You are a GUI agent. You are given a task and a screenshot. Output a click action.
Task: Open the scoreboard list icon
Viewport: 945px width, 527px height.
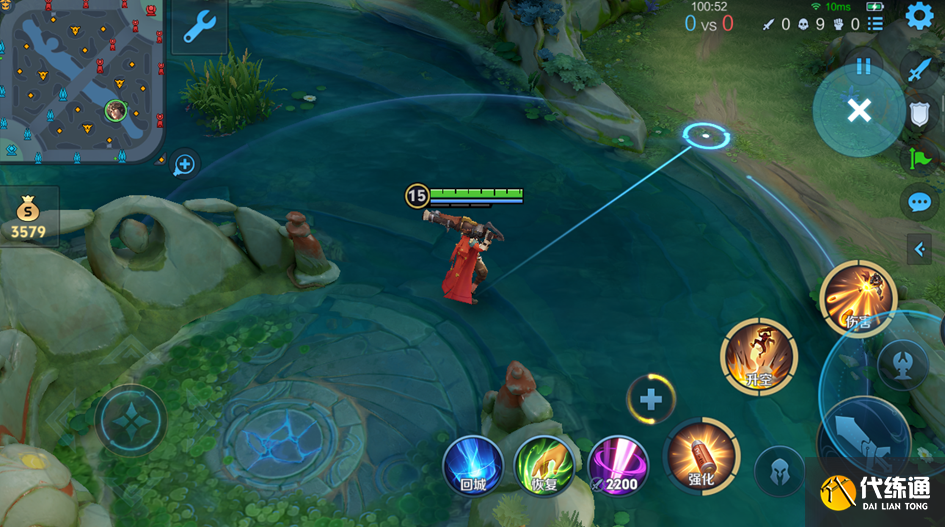pyautogui.click(x=876, y=24)
